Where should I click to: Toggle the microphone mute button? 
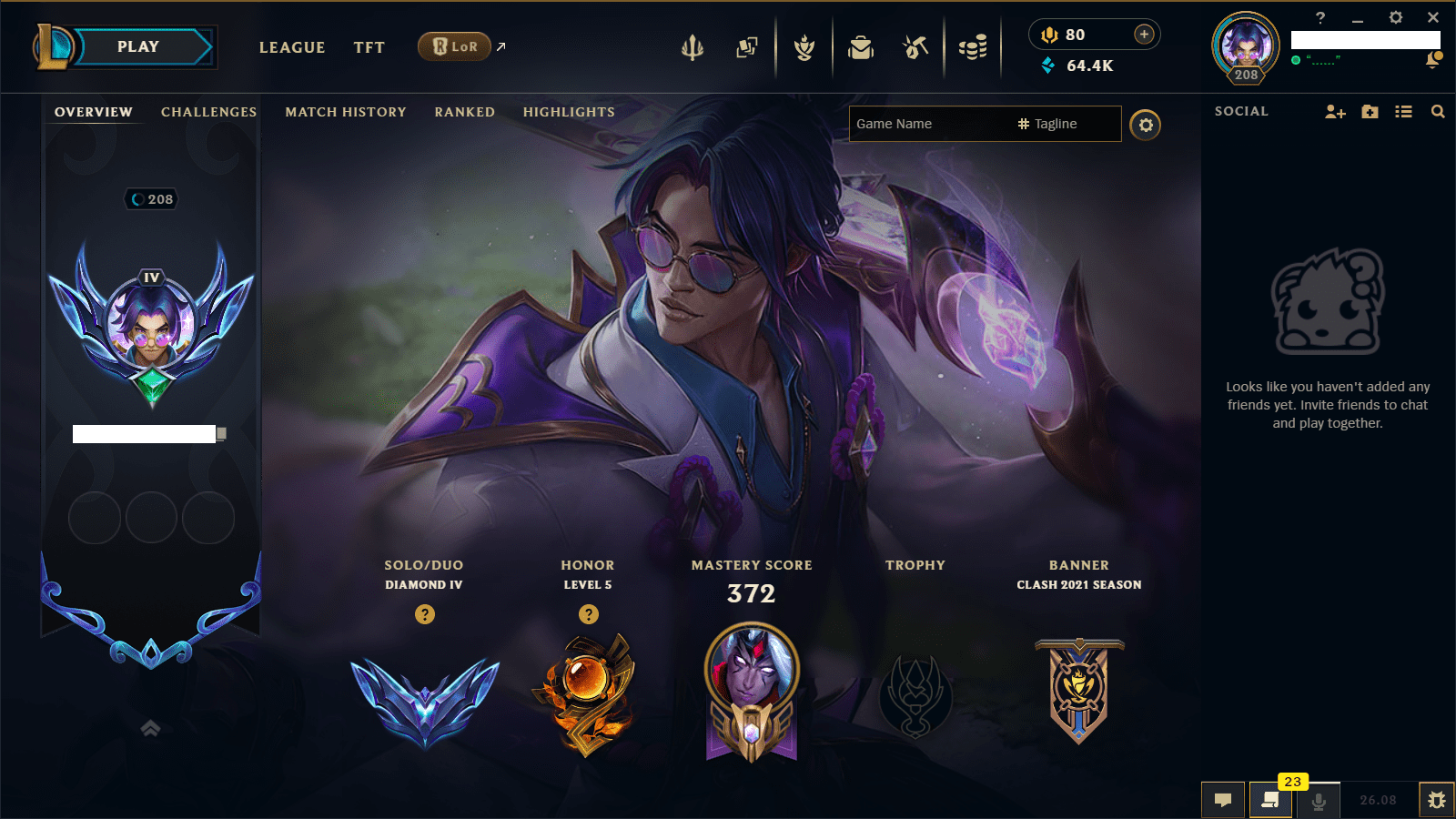tap(1319, 800)
